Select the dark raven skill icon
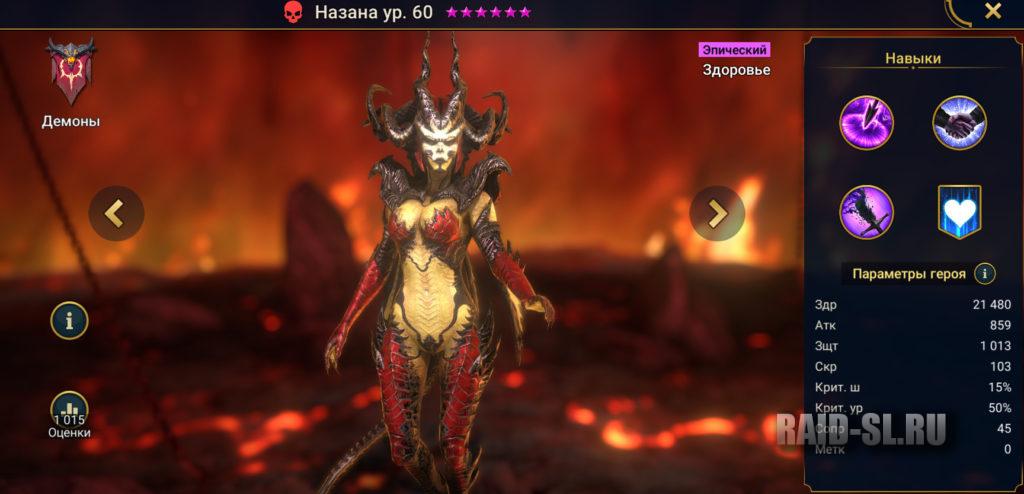 tap(866, 212)
